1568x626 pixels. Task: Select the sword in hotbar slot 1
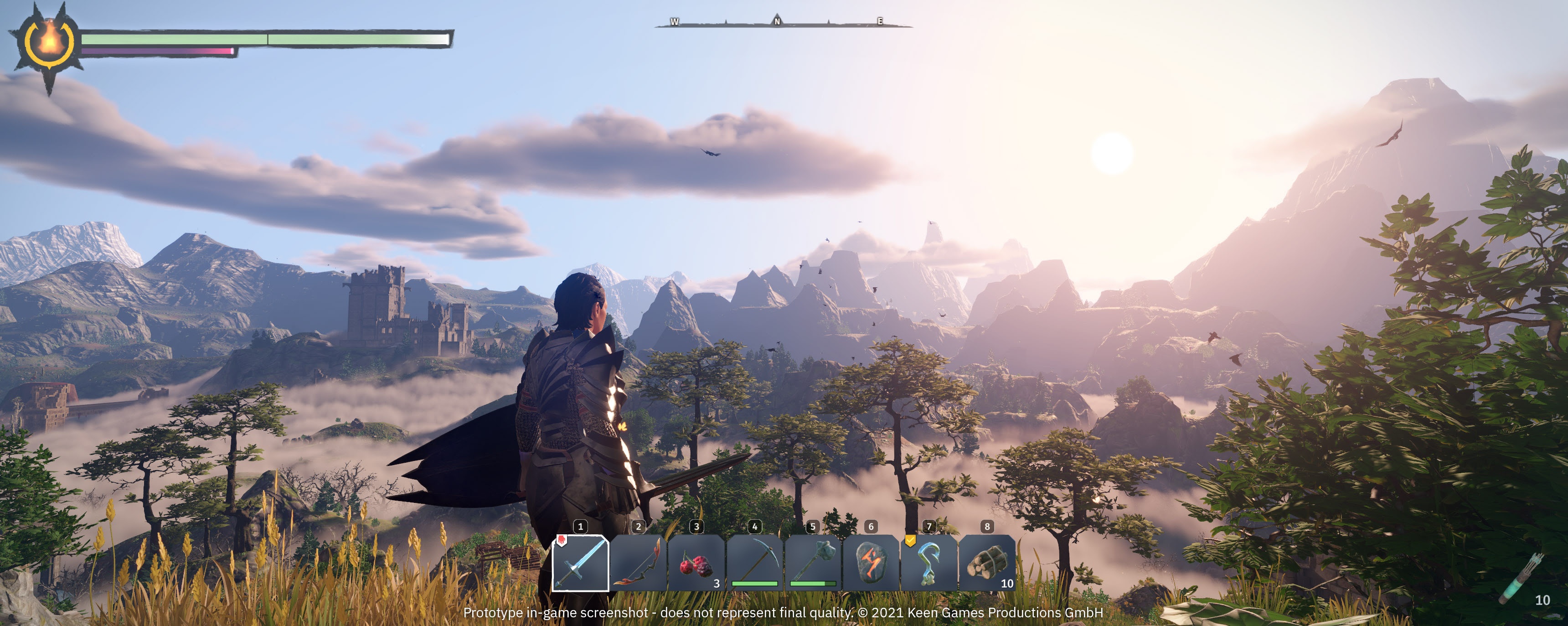point(580,563)
